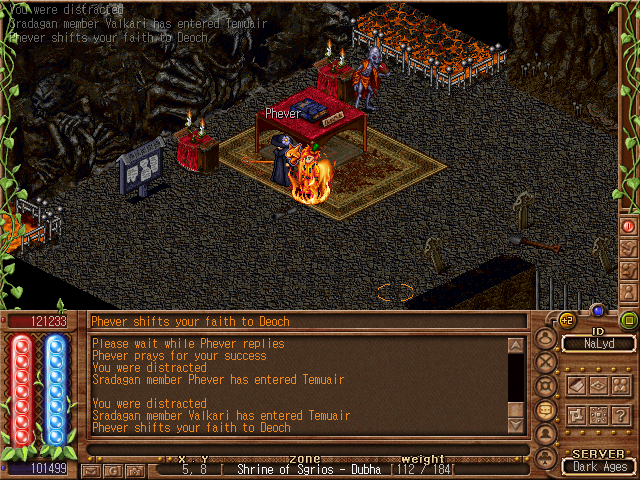Viewport: 640px width, 480px height.
Task: Open the speech bubble chat panel button
Action: pos(546,409)
